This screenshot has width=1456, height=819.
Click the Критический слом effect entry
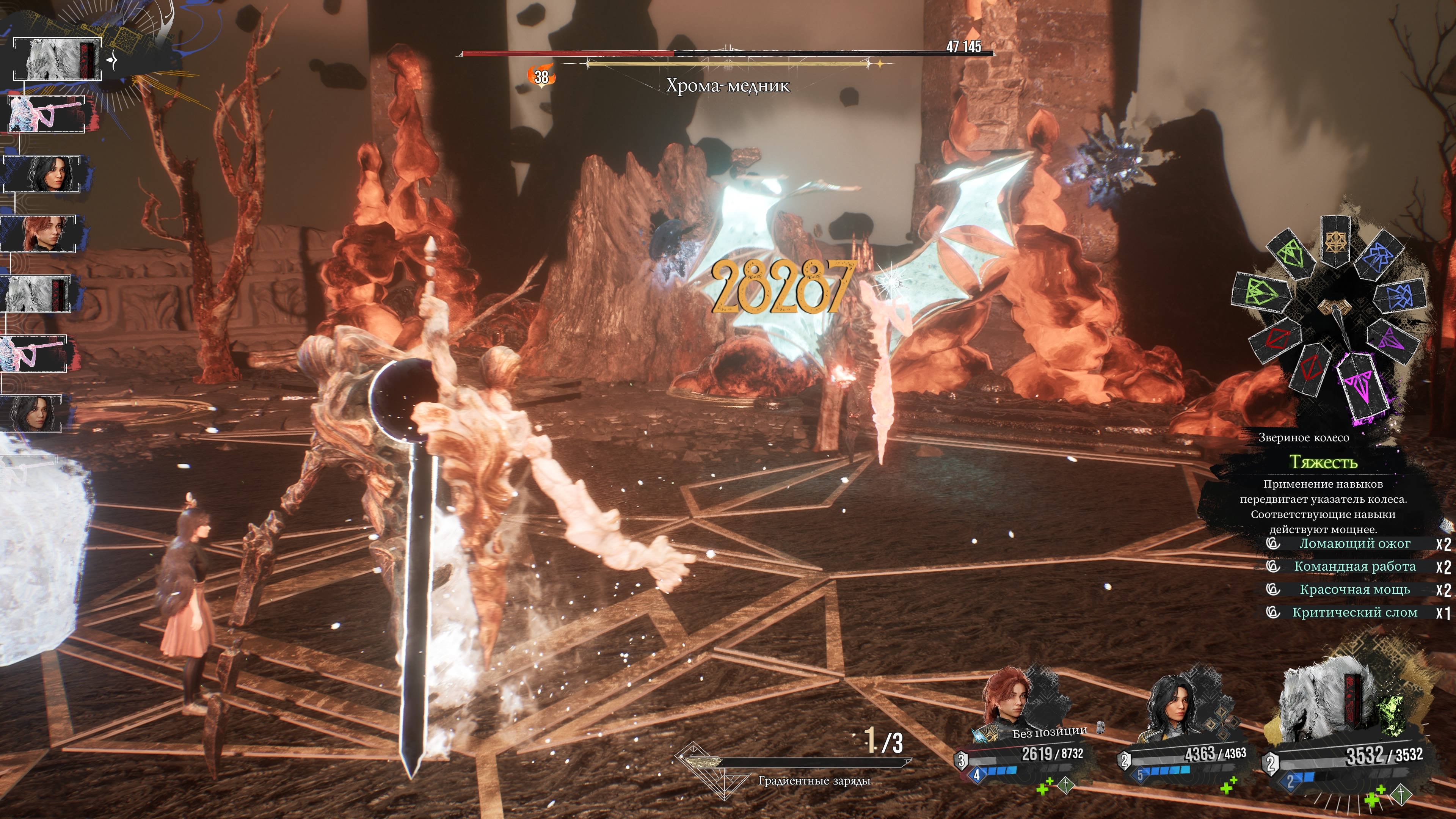click(x=1354, y=613)
